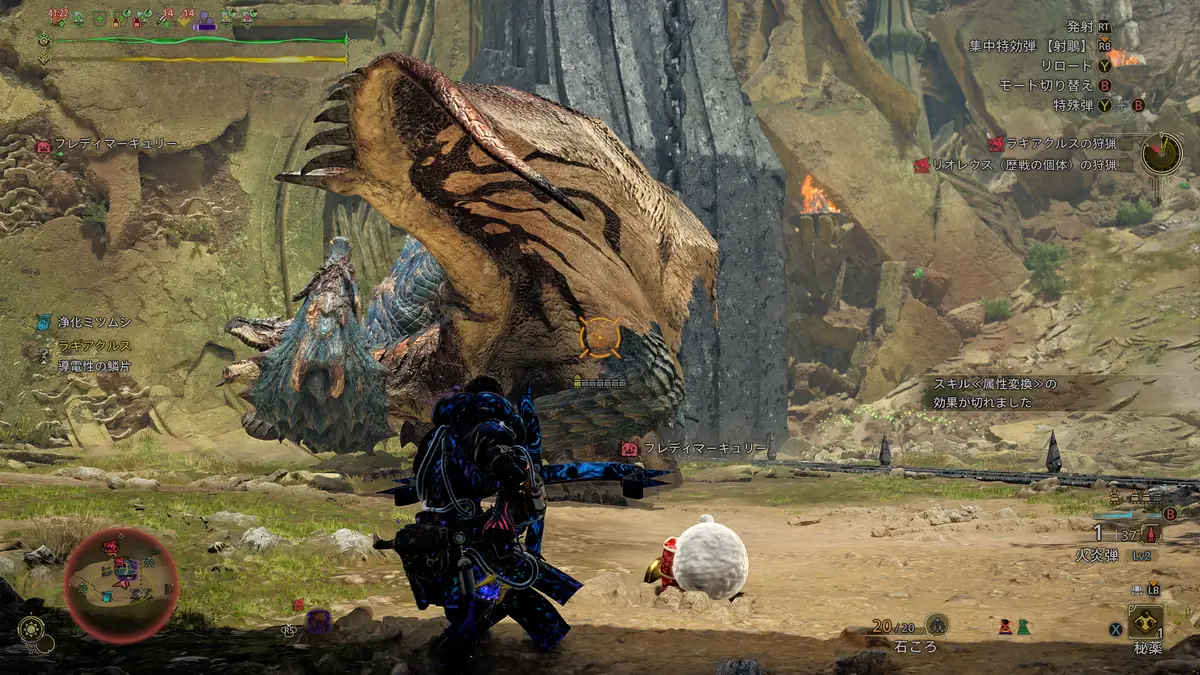
Task: Click the orange focus target reticle
Action: pos(600,337)
